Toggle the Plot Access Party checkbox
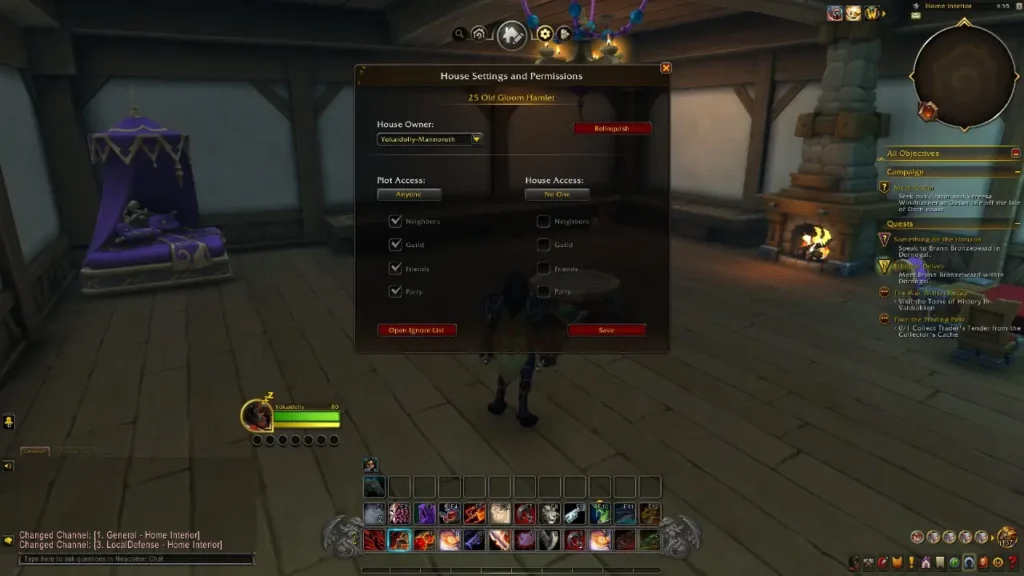Viewport: 1024px width, 576px height. (395, 291)
